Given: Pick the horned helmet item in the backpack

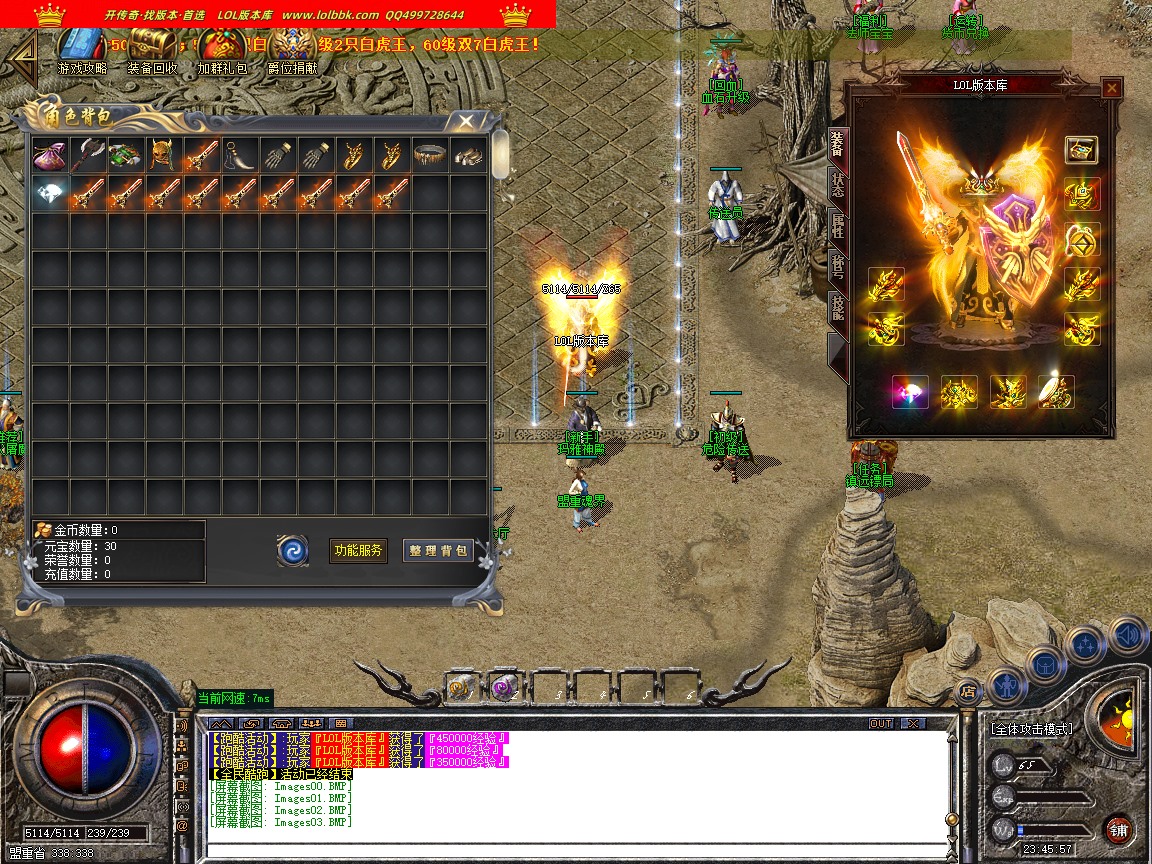Looking at the screenshot, I should click(x=163, y=156).
